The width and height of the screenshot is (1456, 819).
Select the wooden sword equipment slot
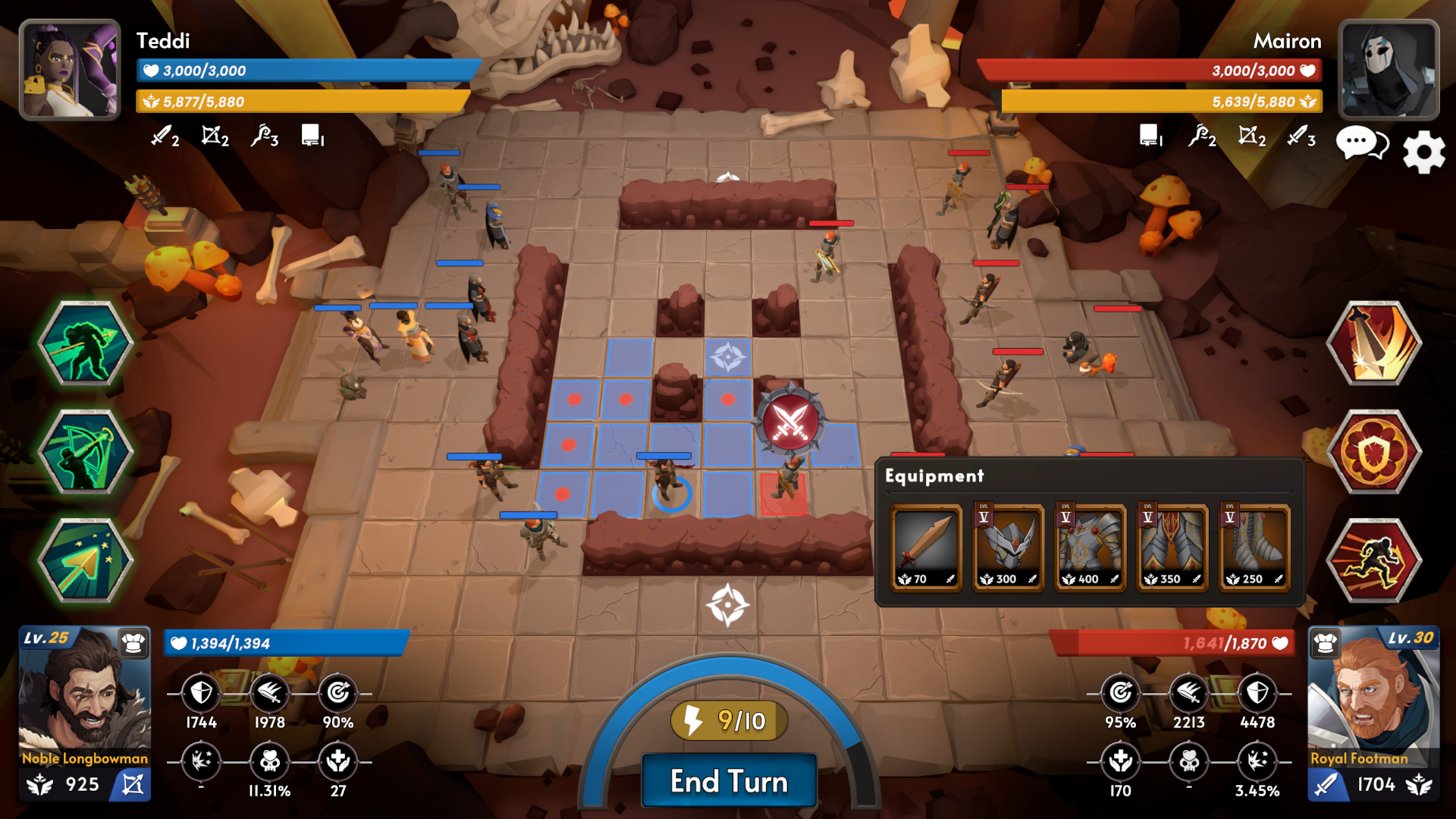(x=926, y=548)
